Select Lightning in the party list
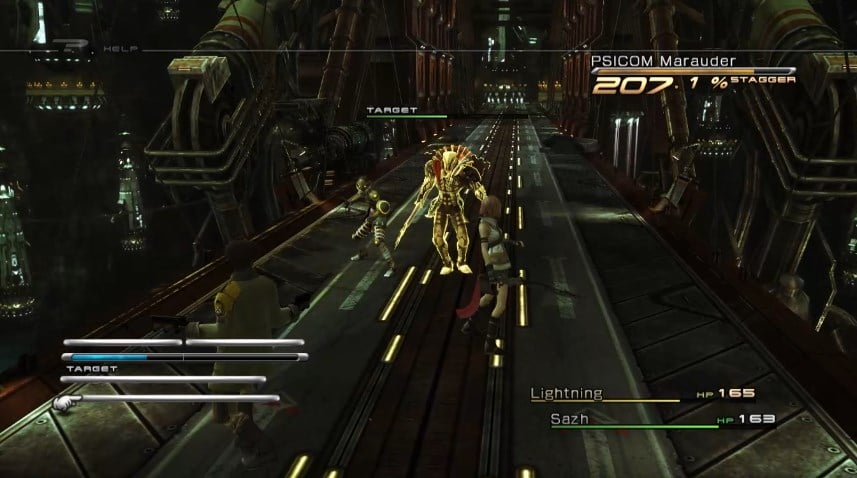 (x=566, y=394)
